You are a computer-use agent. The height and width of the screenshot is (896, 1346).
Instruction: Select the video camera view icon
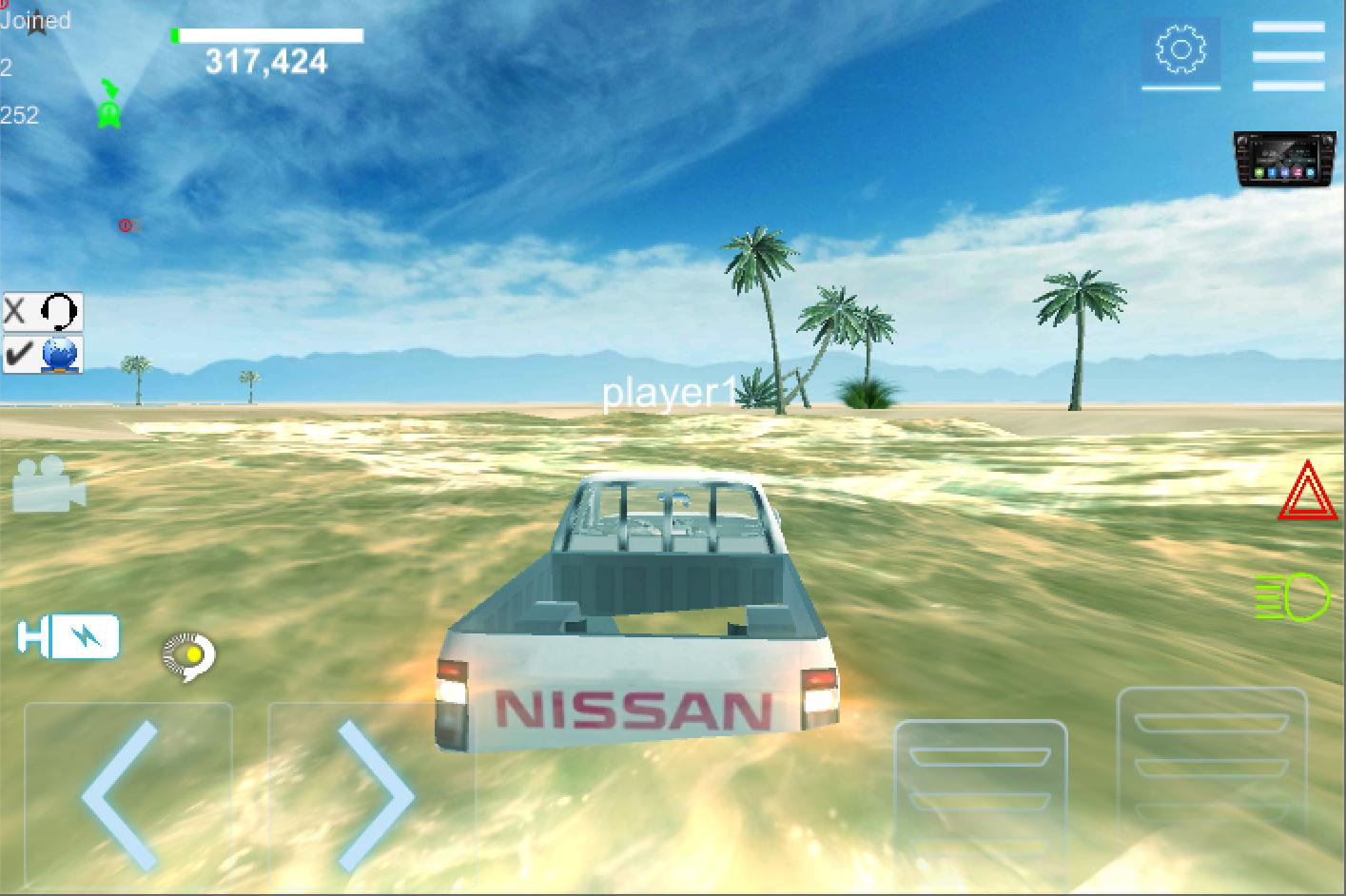46,487
